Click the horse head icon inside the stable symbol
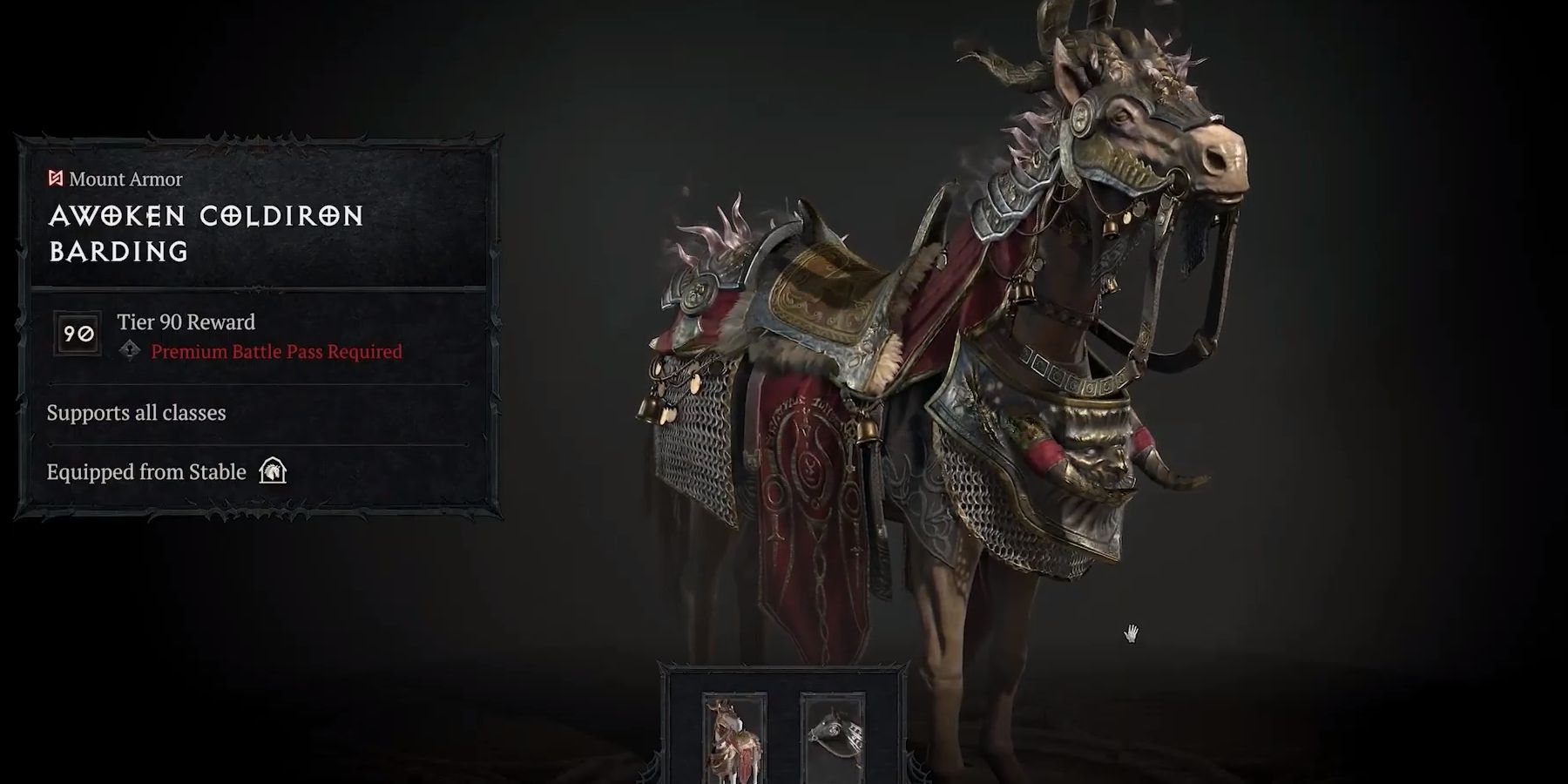Viewport: 1568px width, 784px height. [273, 472]
